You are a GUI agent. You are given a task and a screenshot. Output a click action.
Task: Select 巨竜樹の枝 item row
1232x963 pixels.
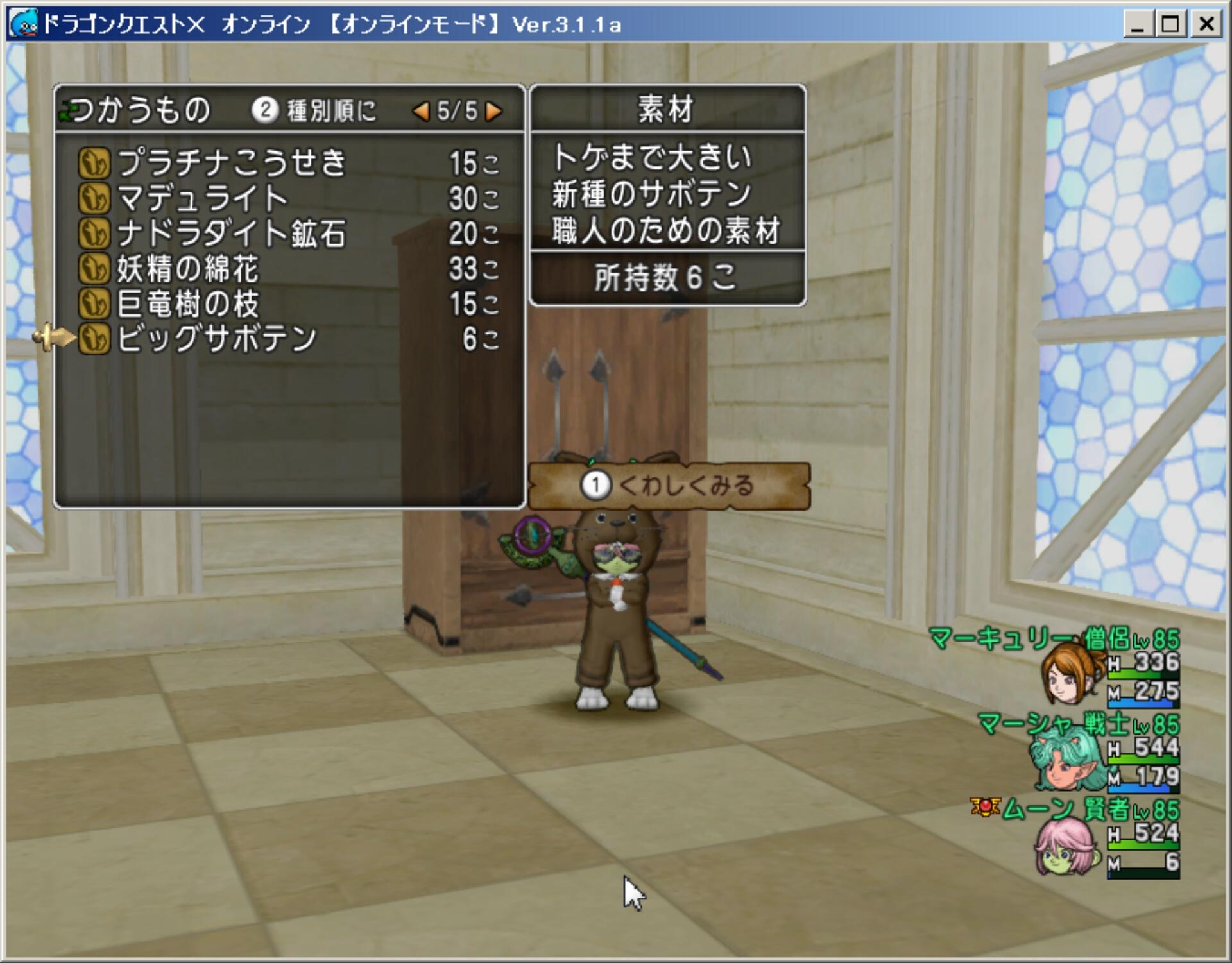coord(187,304)
